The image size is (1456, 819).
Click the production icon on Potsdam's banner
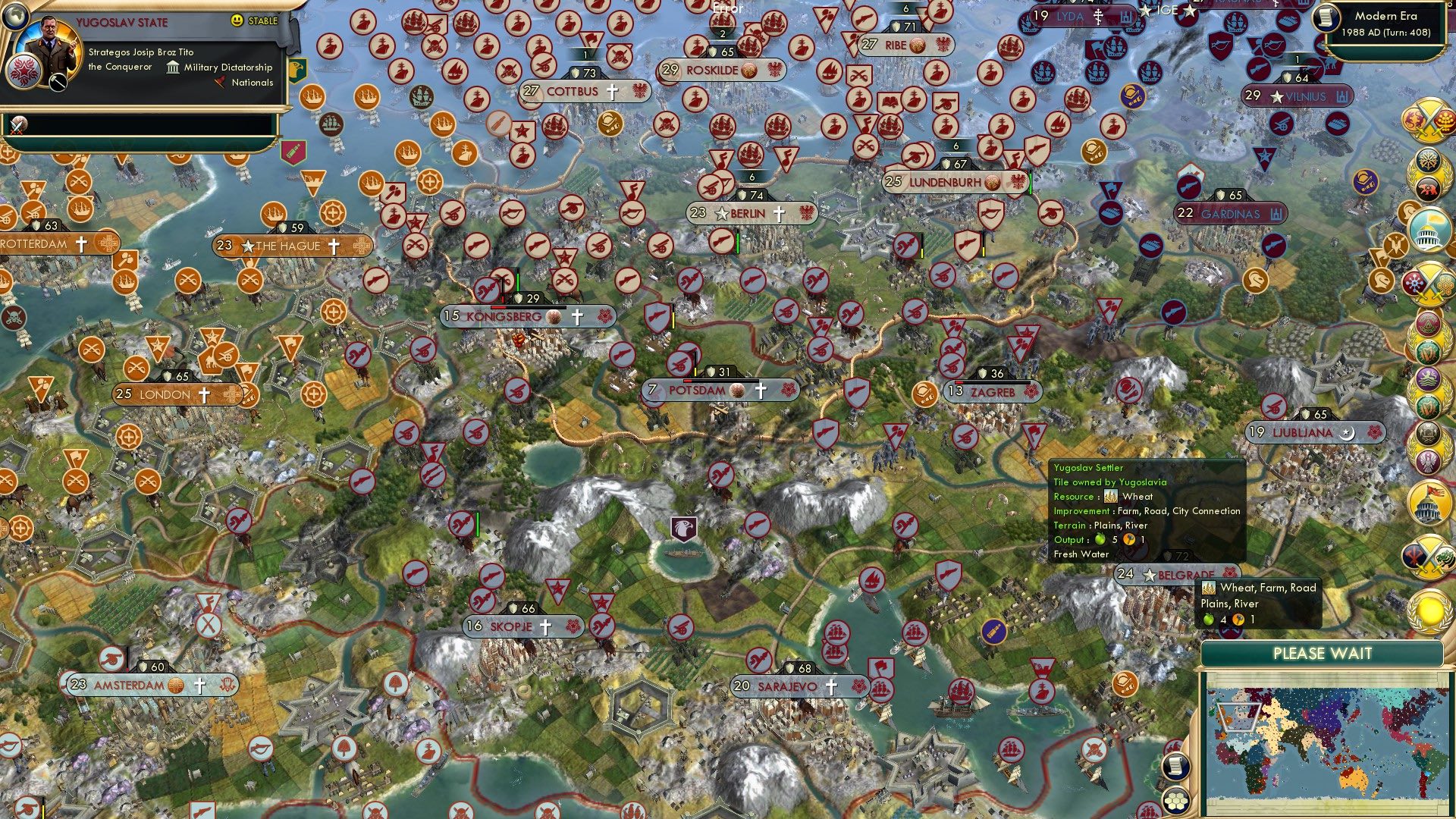[736, 389]
